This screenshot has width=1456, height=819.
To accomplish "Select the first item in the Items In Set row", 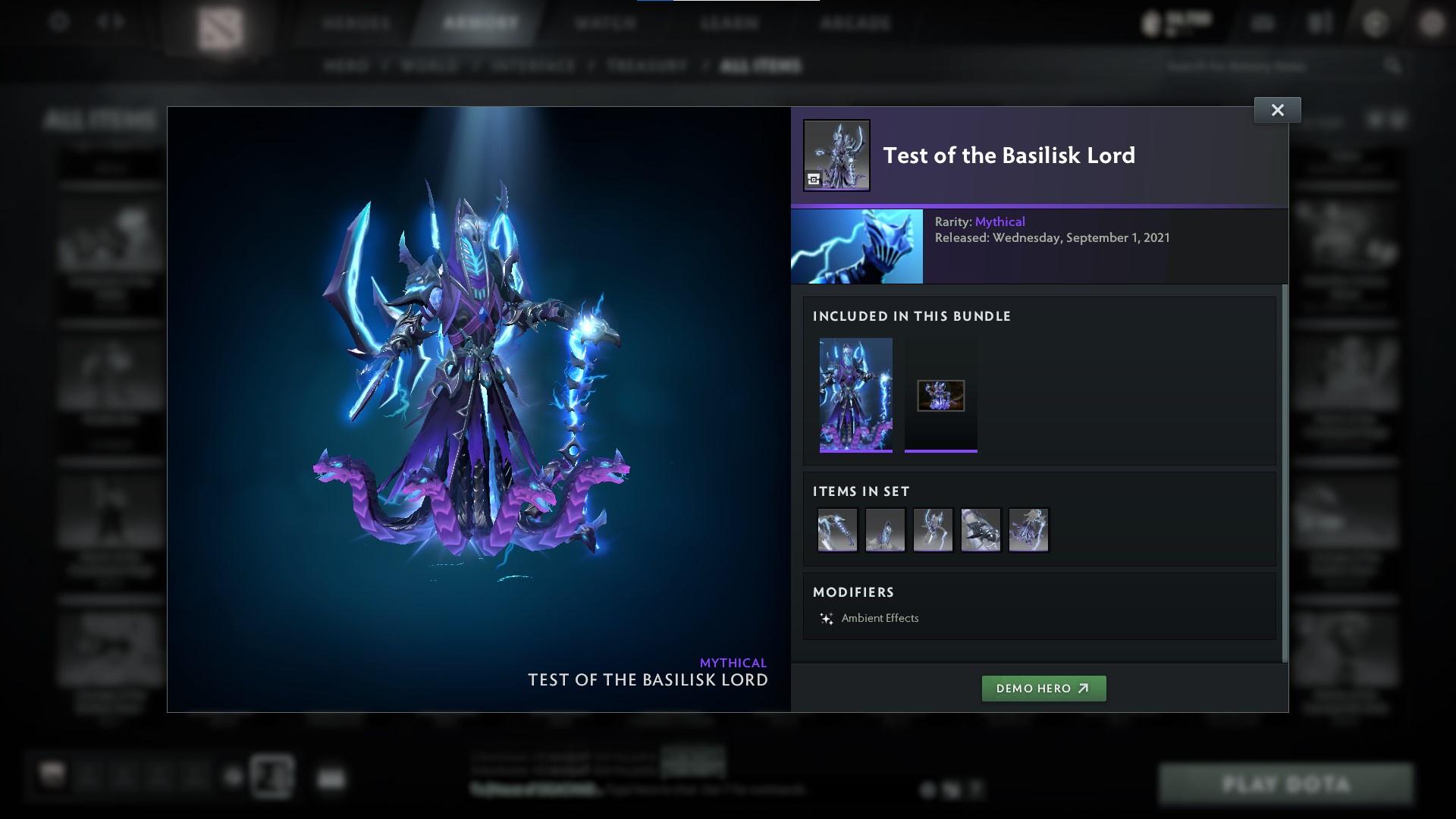I will point(837,529).
